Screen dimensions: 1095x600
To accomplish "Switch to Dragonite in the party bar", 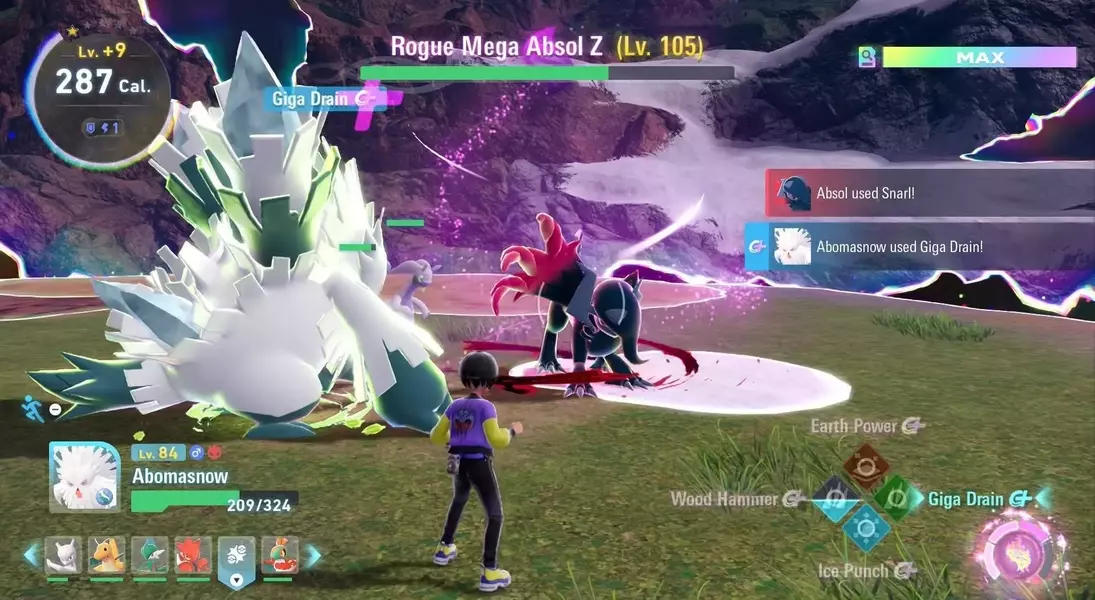I will (x=107, y=556).
